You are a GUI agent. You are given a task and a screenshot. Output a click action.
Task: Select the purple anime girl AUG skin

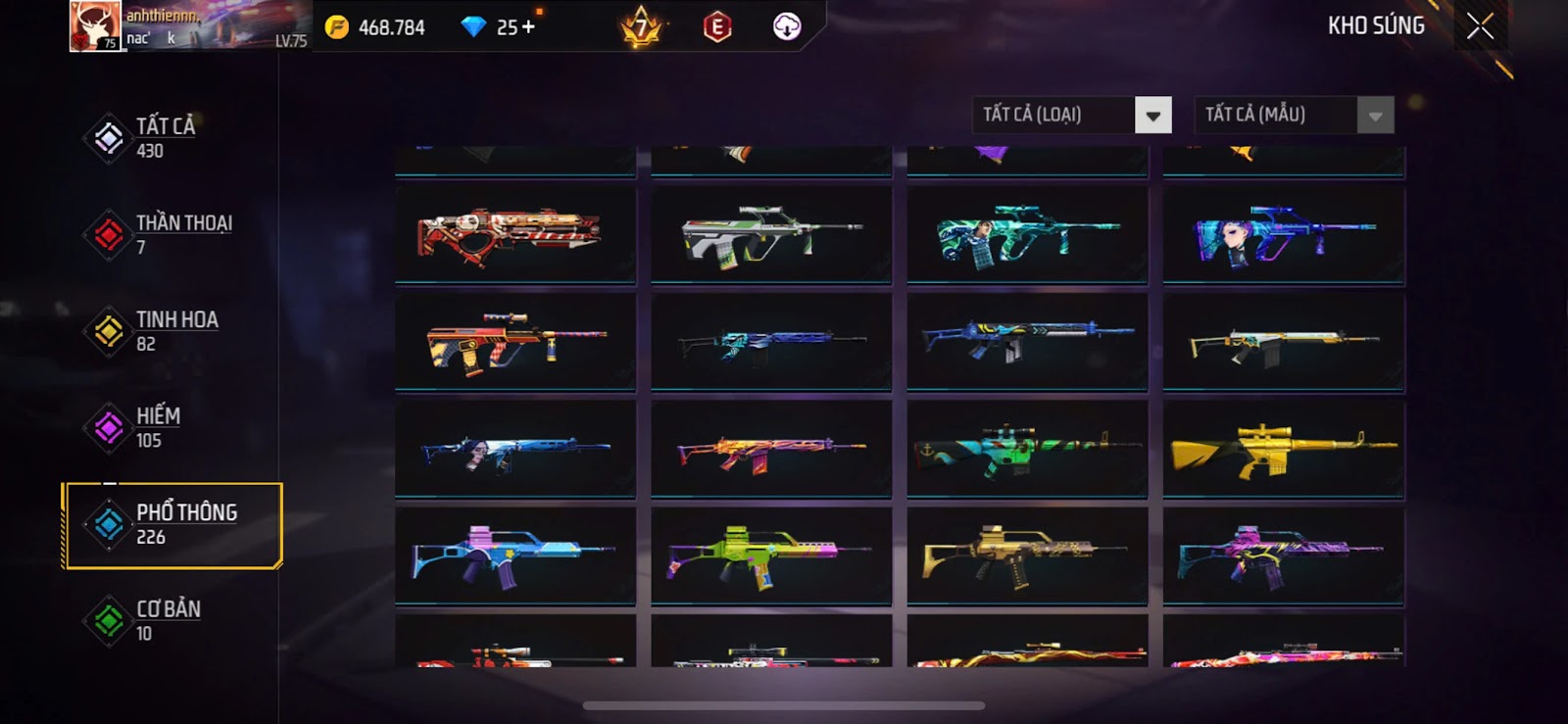pyautogui.click(x=1283, y=236)
